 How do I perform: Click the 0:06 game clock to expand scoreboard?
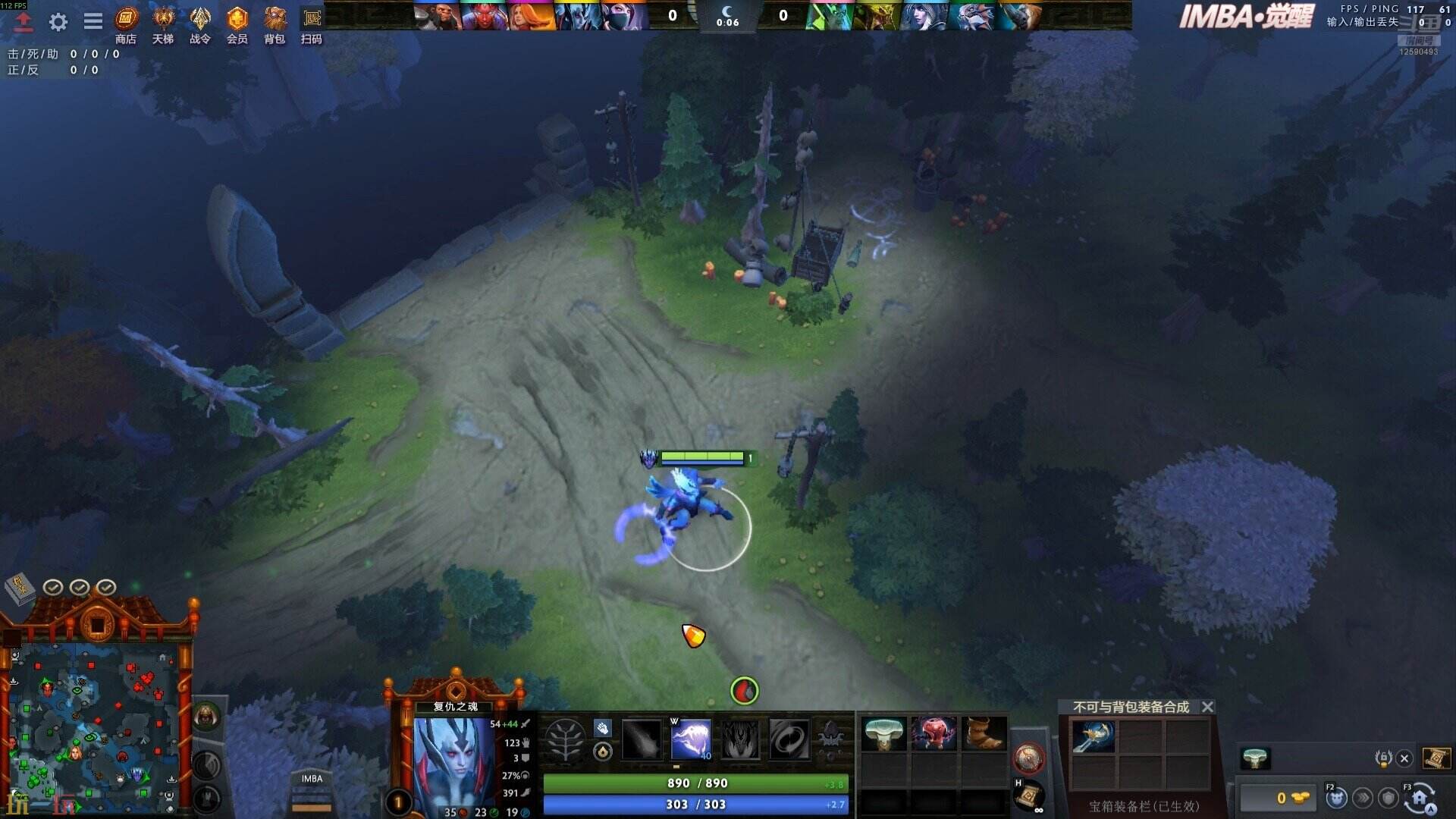[x=728, y=21]
